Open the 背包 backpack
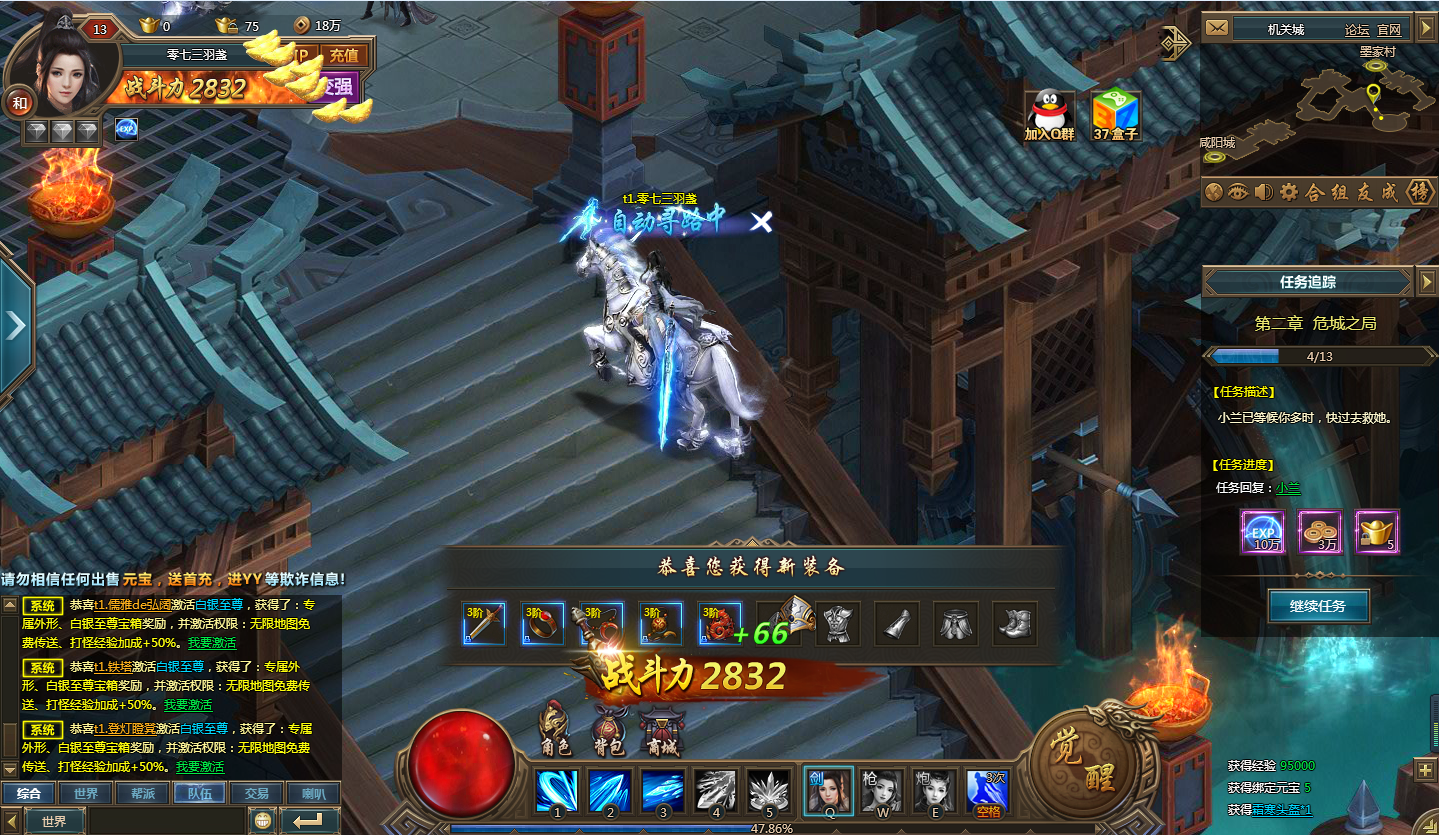The height and width of the screenshot is (835, 1439). tap(609, 728)
